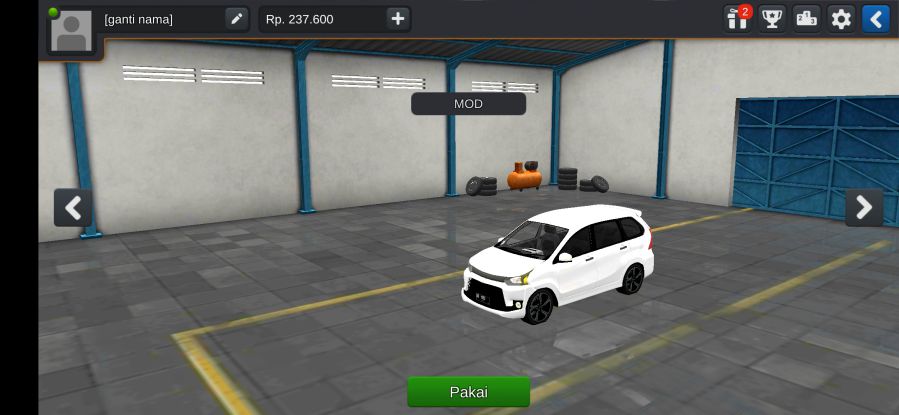Open the MOD menu
899x415 pixels.
point(468,104)
